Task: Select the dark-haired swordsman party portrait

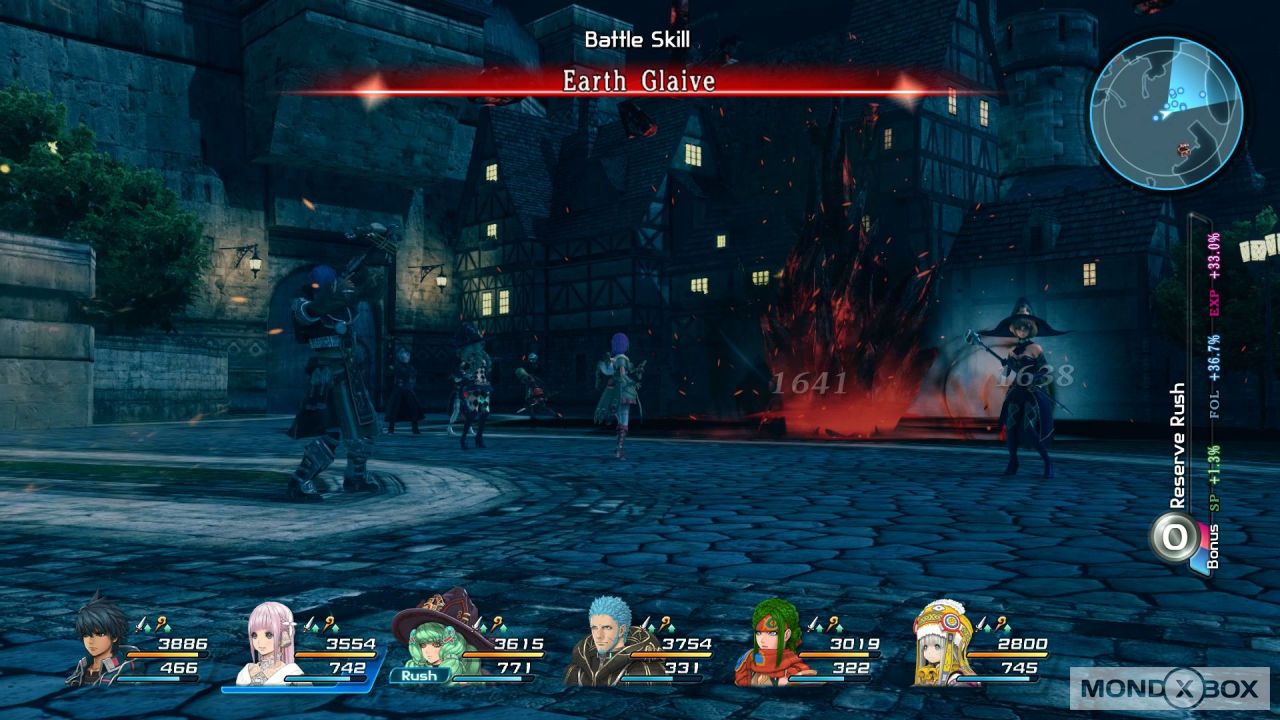Action: [x=101, y=641]
